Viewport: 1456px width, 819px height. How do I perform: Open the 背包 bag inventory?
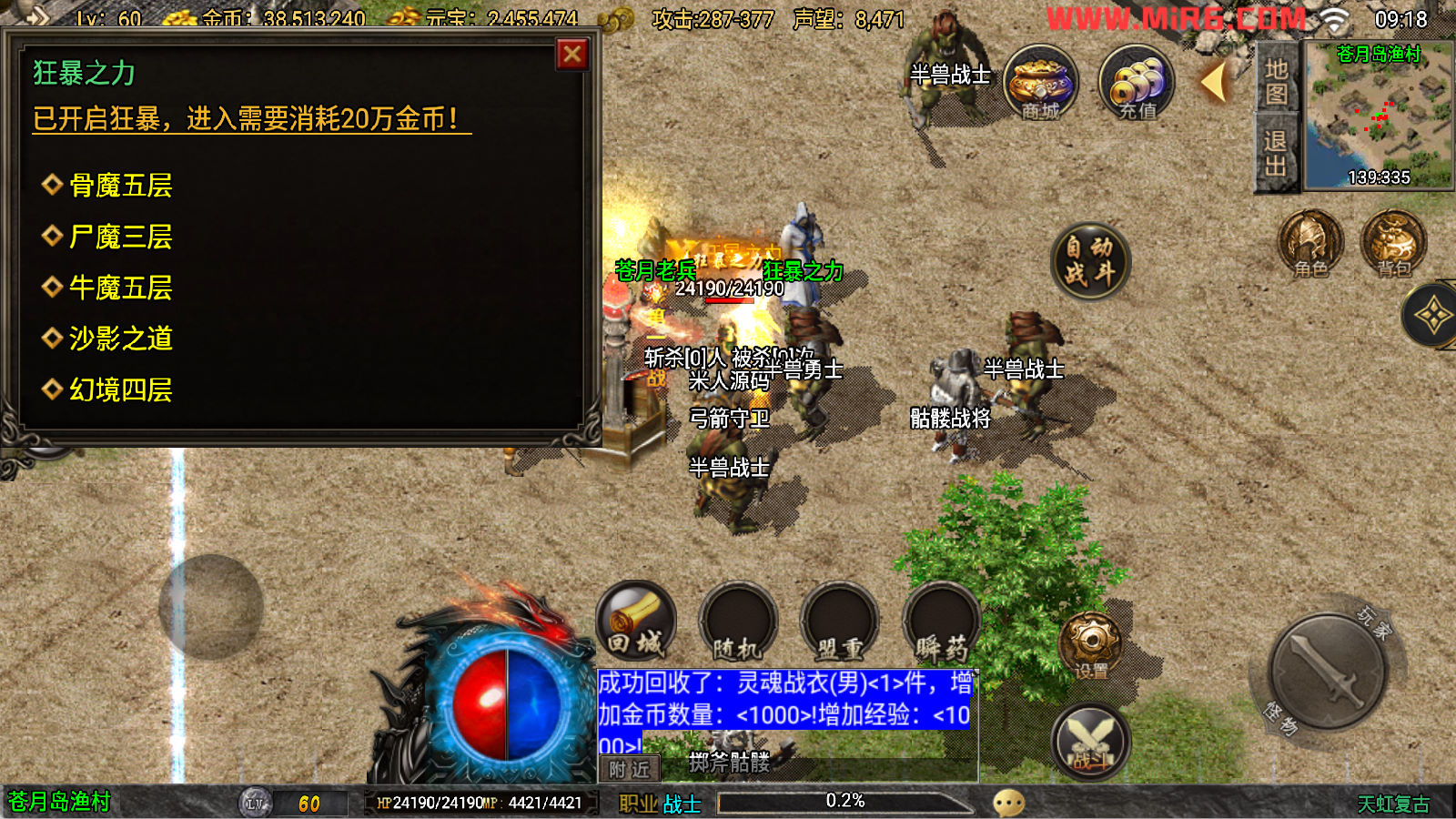[x=1393, y=244]
